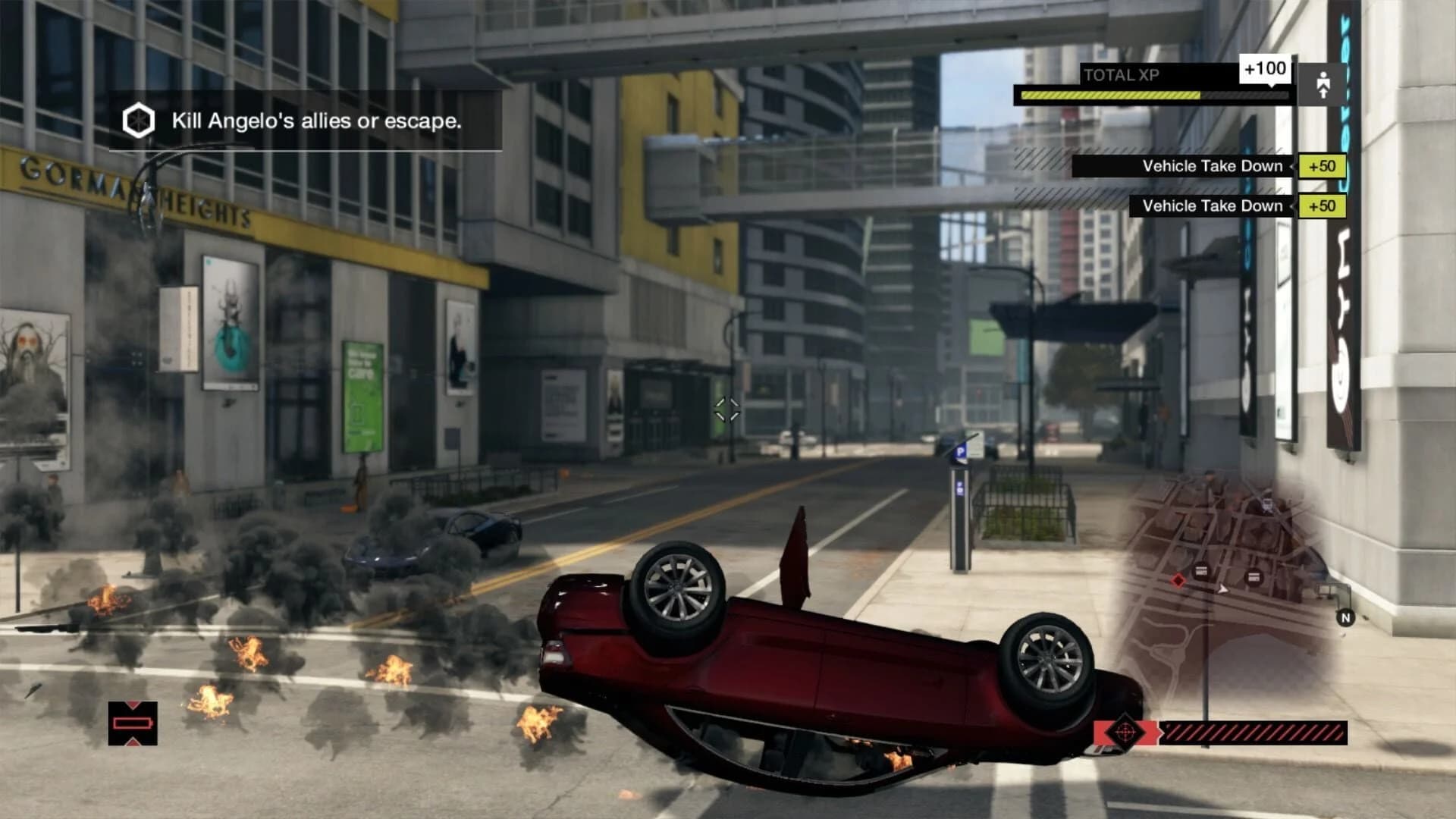Image resolution: width=1456 pixels, height=819 pixels.
Task: Click the player direction arrow on the minimap
Action: pos(1222,589)
